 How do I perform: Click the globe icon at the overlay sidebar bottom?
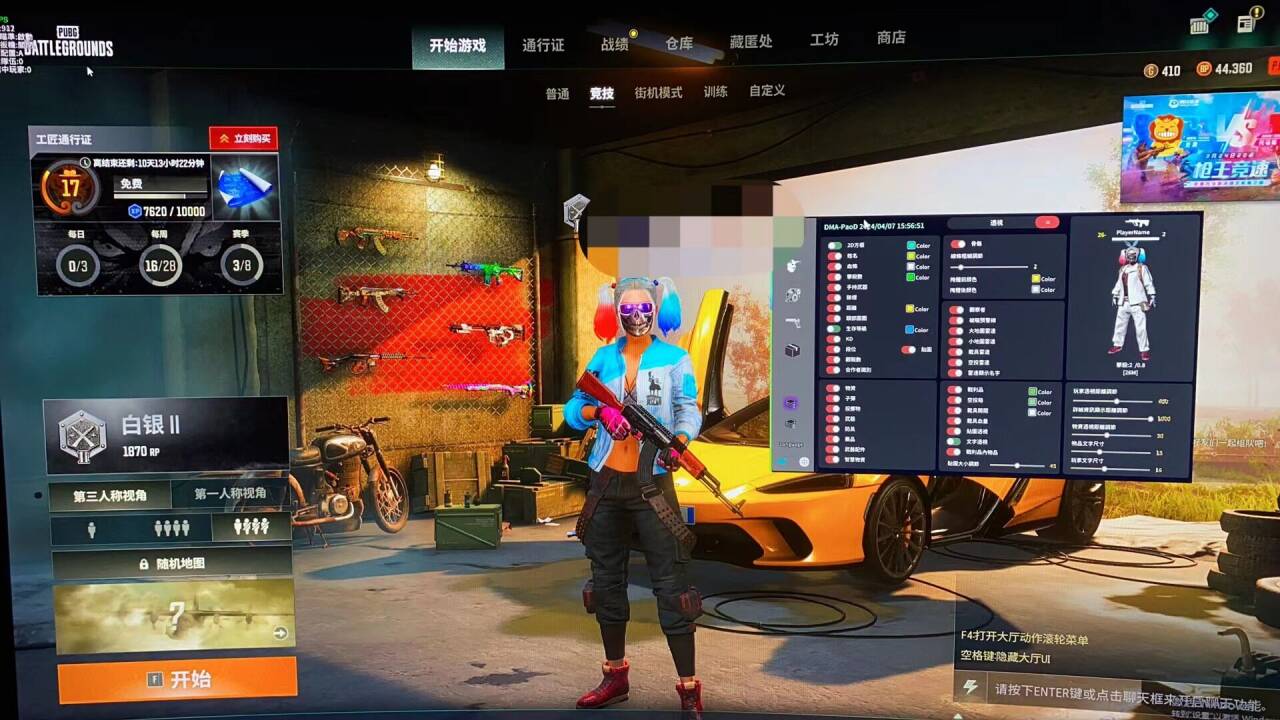pyautogui.click(x=805, y=460)
